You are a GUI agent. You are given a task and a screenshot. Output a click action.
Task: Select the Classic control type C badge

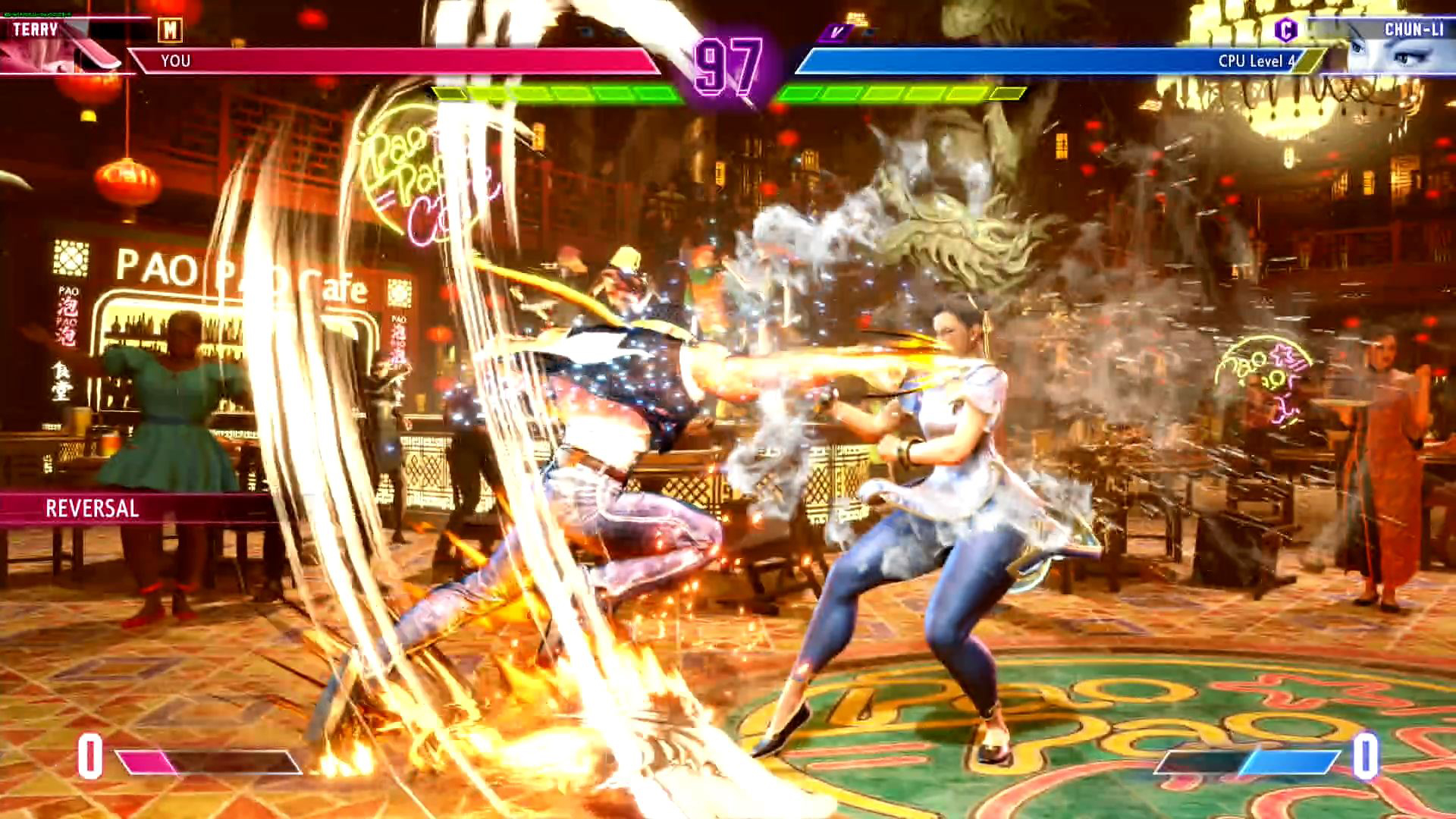1285,30
